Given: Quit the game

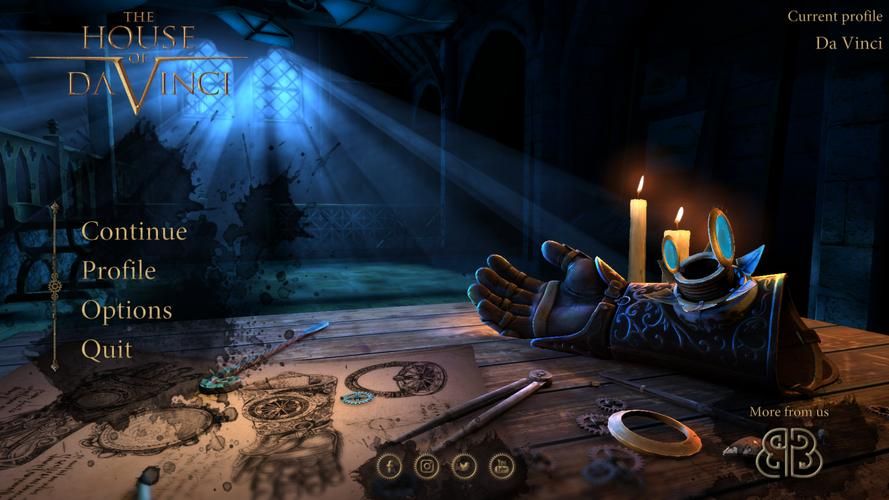Looking at the screenshot, I should [x=106, y=349].
